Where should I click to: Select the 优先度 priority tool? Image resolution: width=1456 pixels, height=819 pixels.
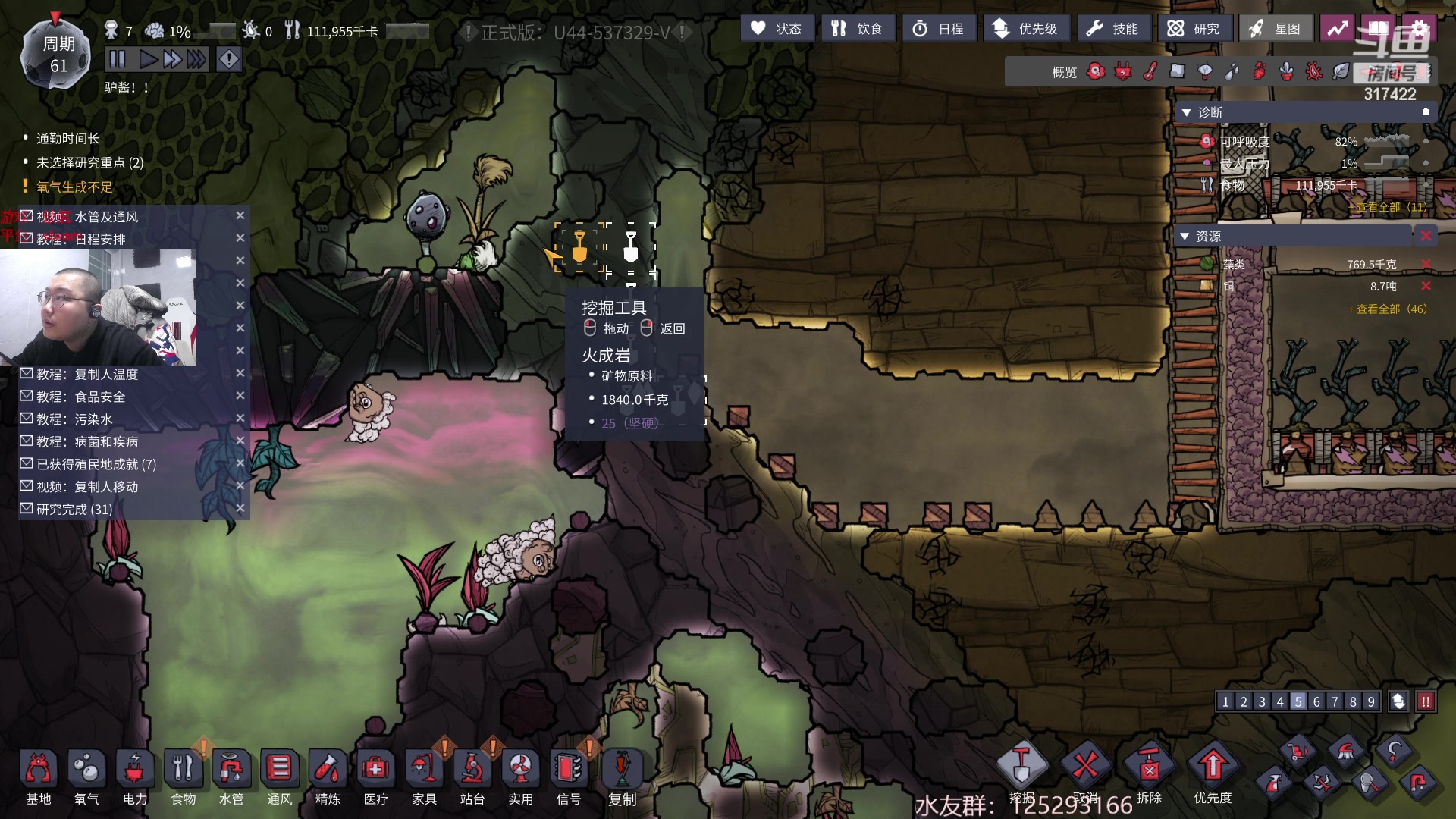point(1213,767)
